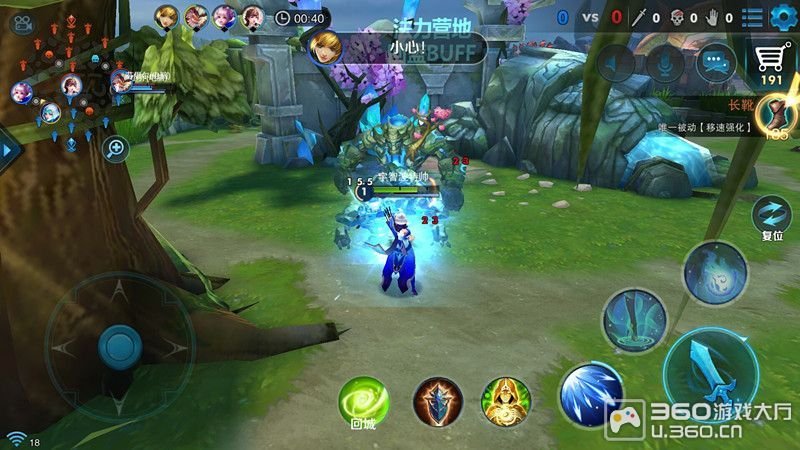This screenshot has height=450, width=800.
Task: Open the scoreboard list icon
Action: click(x=752, y=16)
